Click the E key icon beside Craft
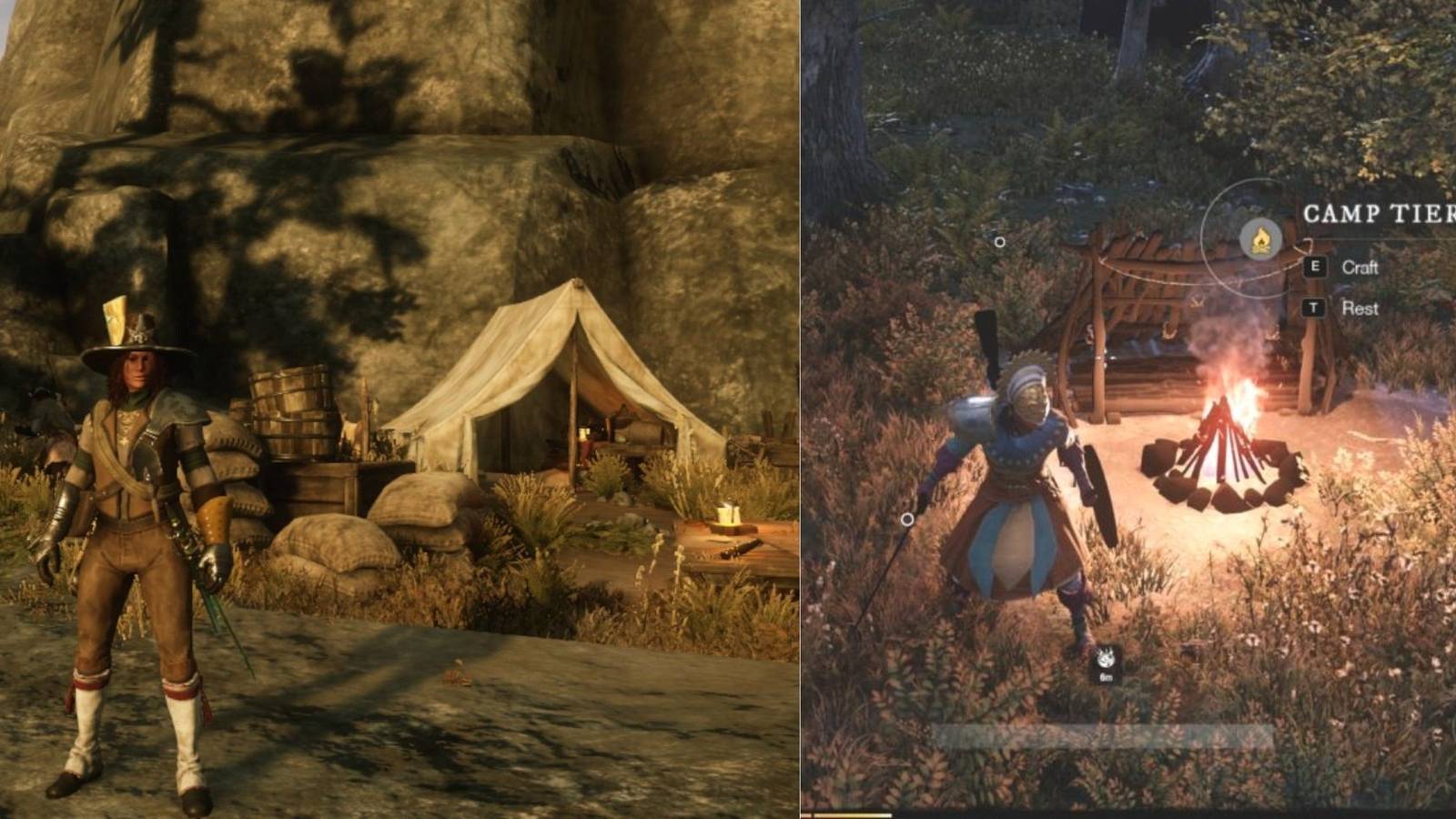 point(1314,268)
